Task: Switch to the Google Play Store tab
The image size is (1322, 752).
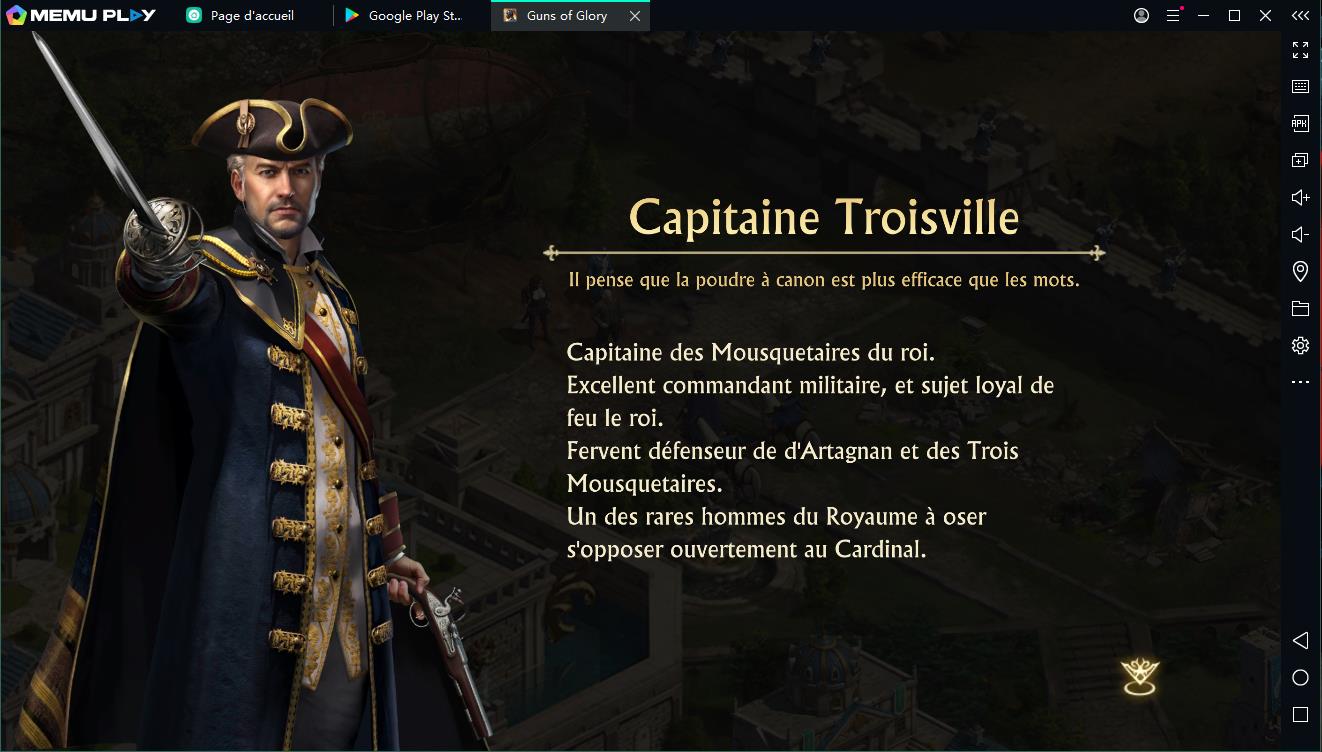Action: [x=410, y=16]
